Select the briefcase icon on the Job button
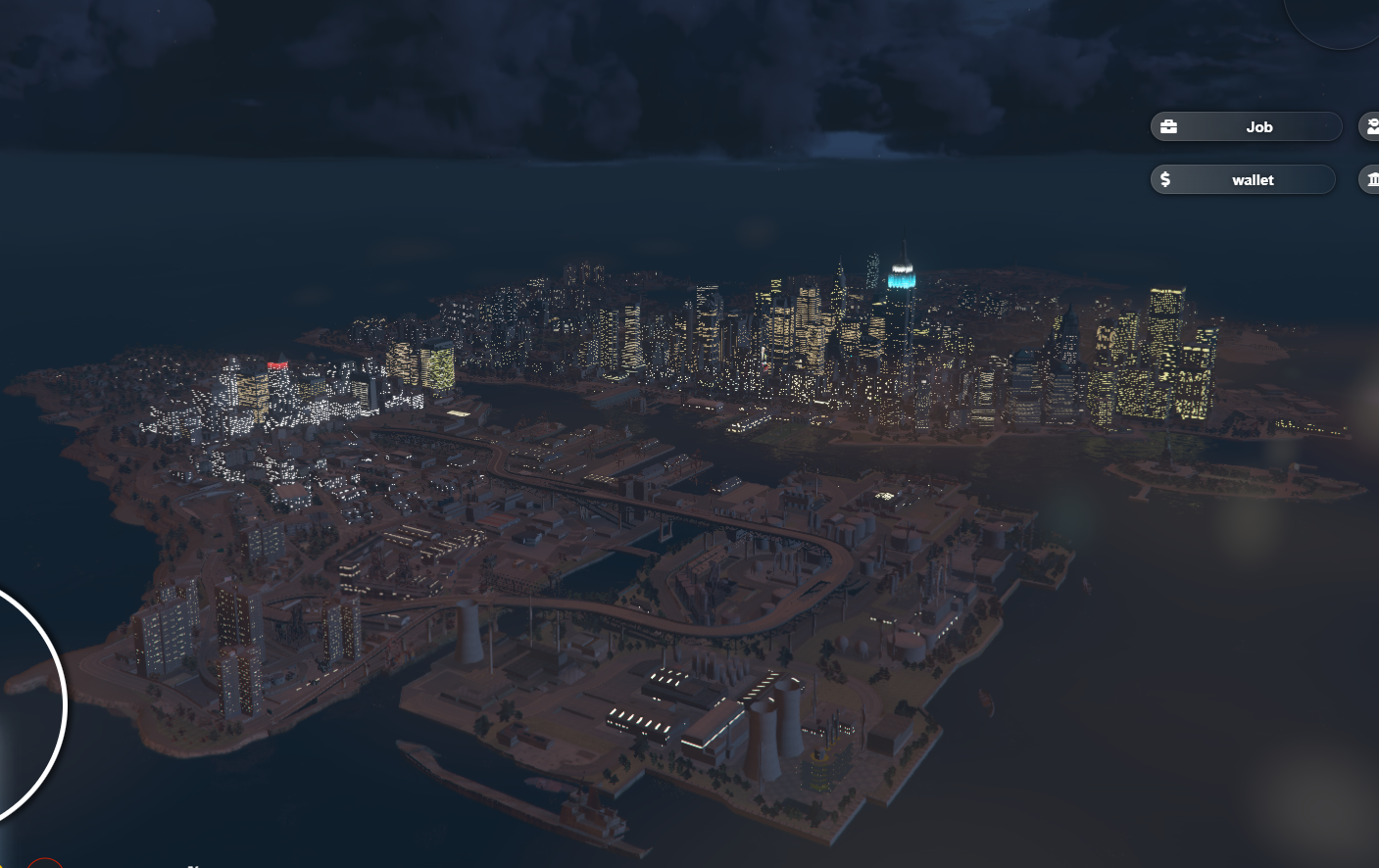The width and height of the screenshot is (1379, 868). (x=1168, y=125)
